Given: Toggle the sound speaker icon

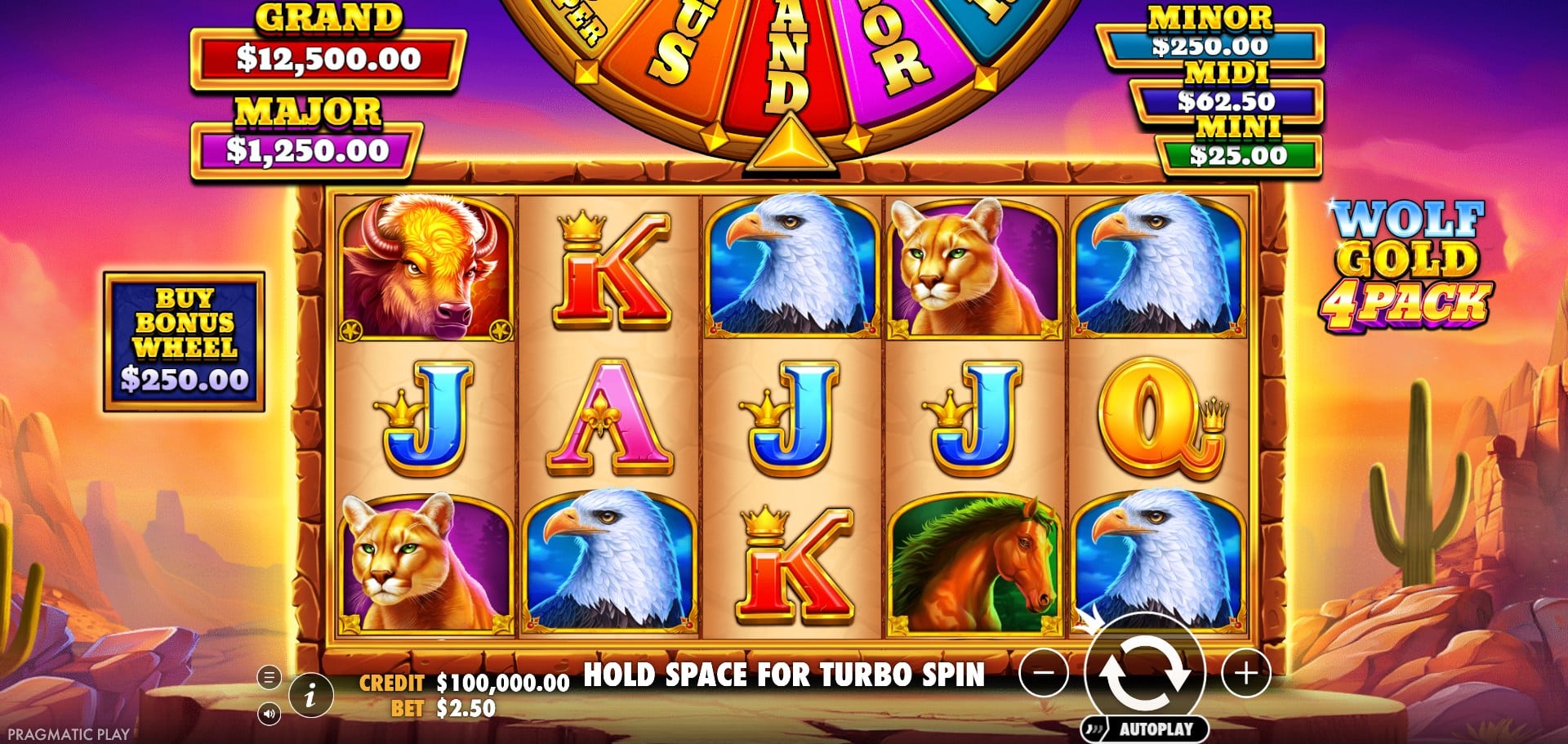Looking at the screenshot, I should (x=269, y=715).
